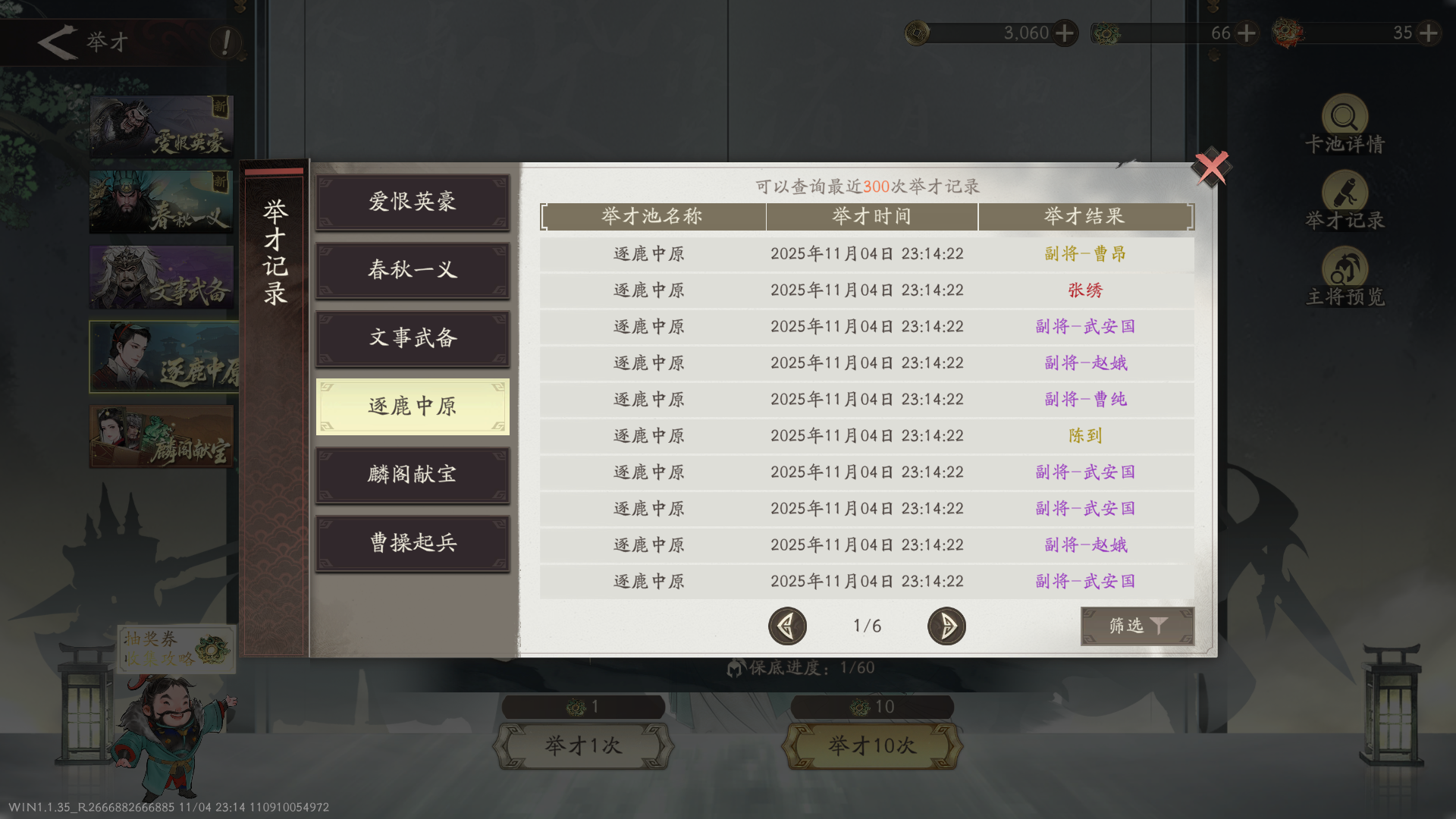Viewport: 1456px width, 819px height.
Task: Check the 保底进度 1/60 pity progress bar
Action: [x=800, y=667]
